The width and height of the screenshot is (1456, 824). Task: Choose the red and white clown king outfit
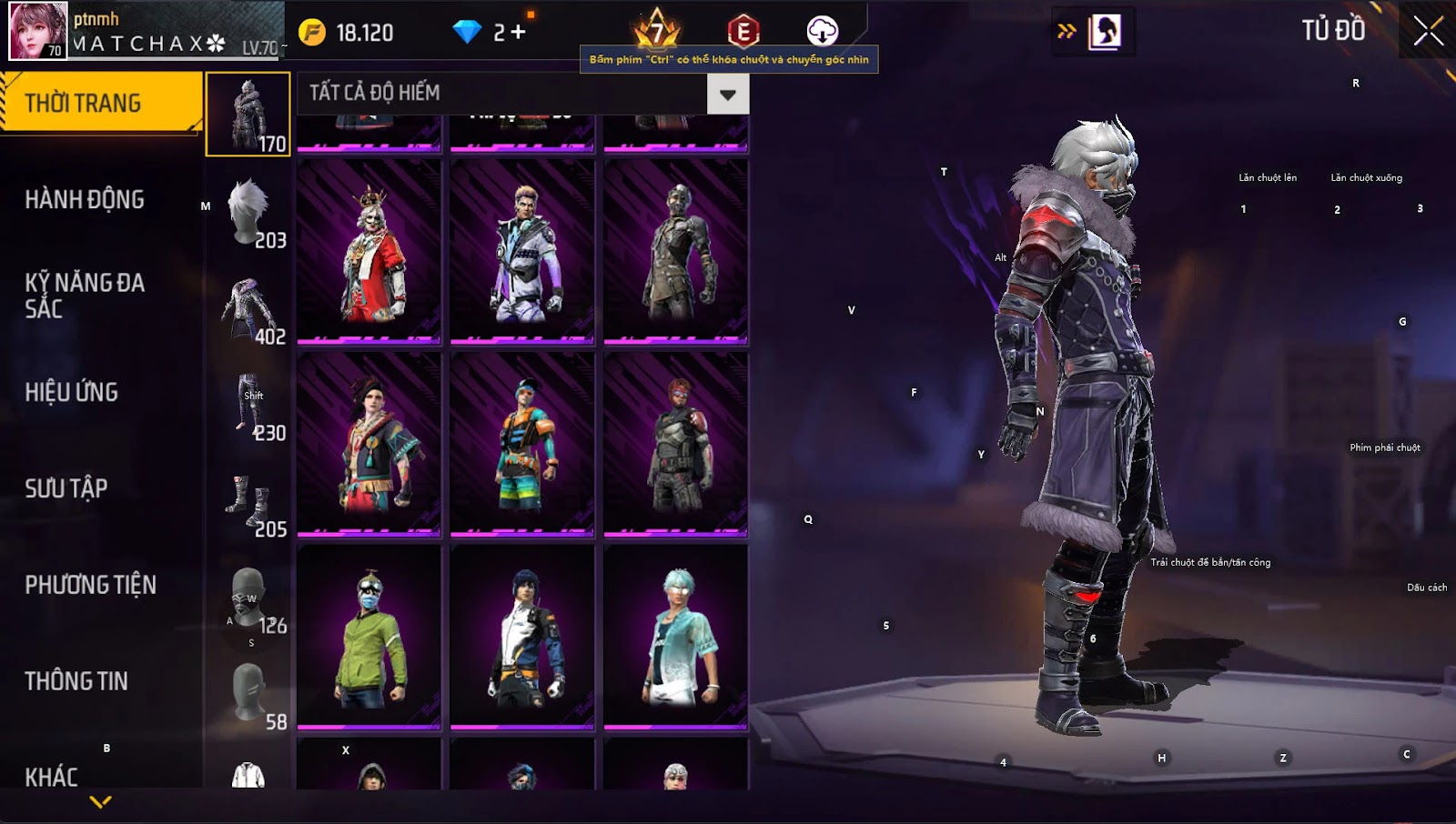coord(369,252)
